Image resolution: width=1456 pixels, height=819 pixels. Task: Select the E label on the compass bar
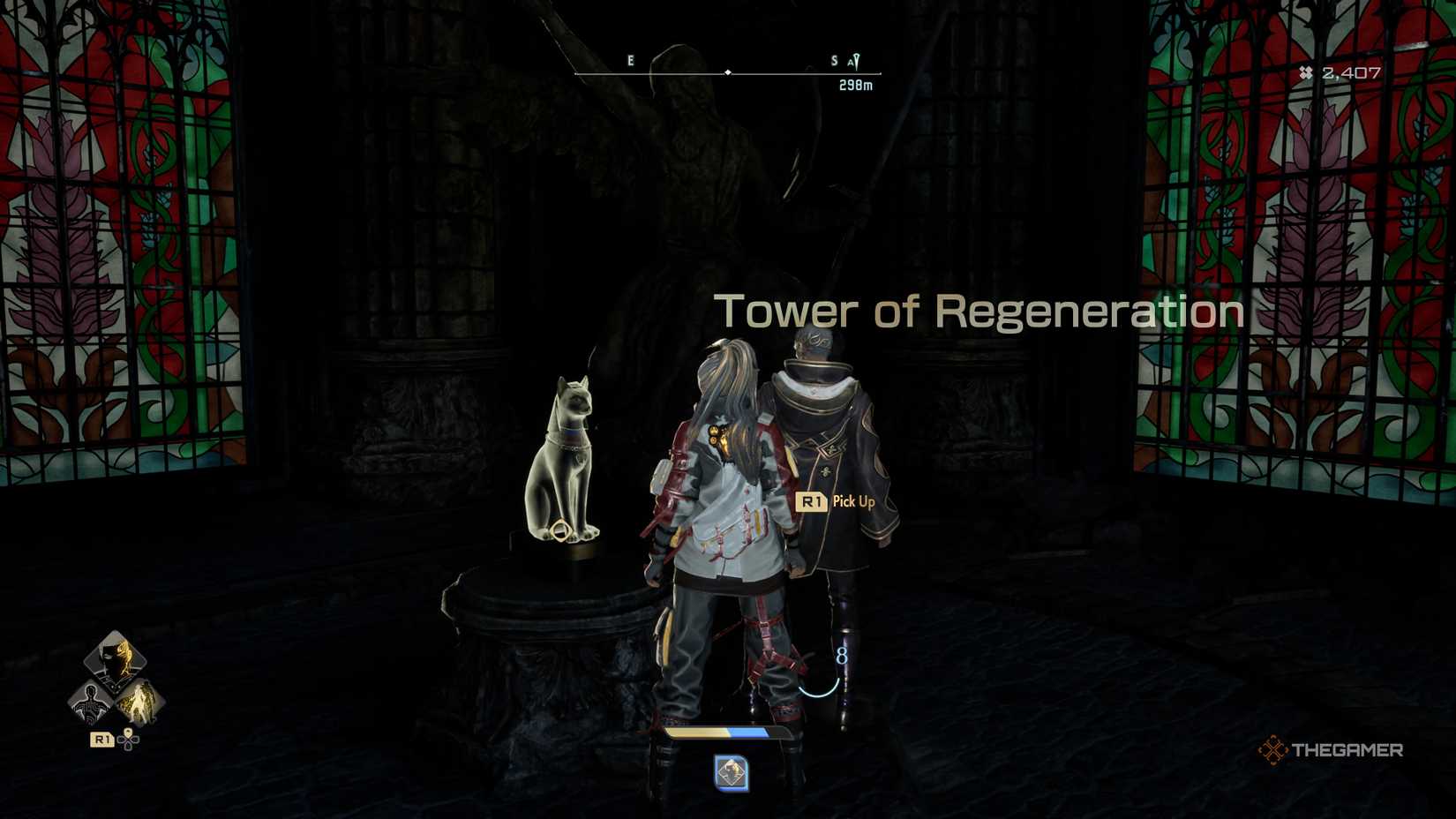629,60
